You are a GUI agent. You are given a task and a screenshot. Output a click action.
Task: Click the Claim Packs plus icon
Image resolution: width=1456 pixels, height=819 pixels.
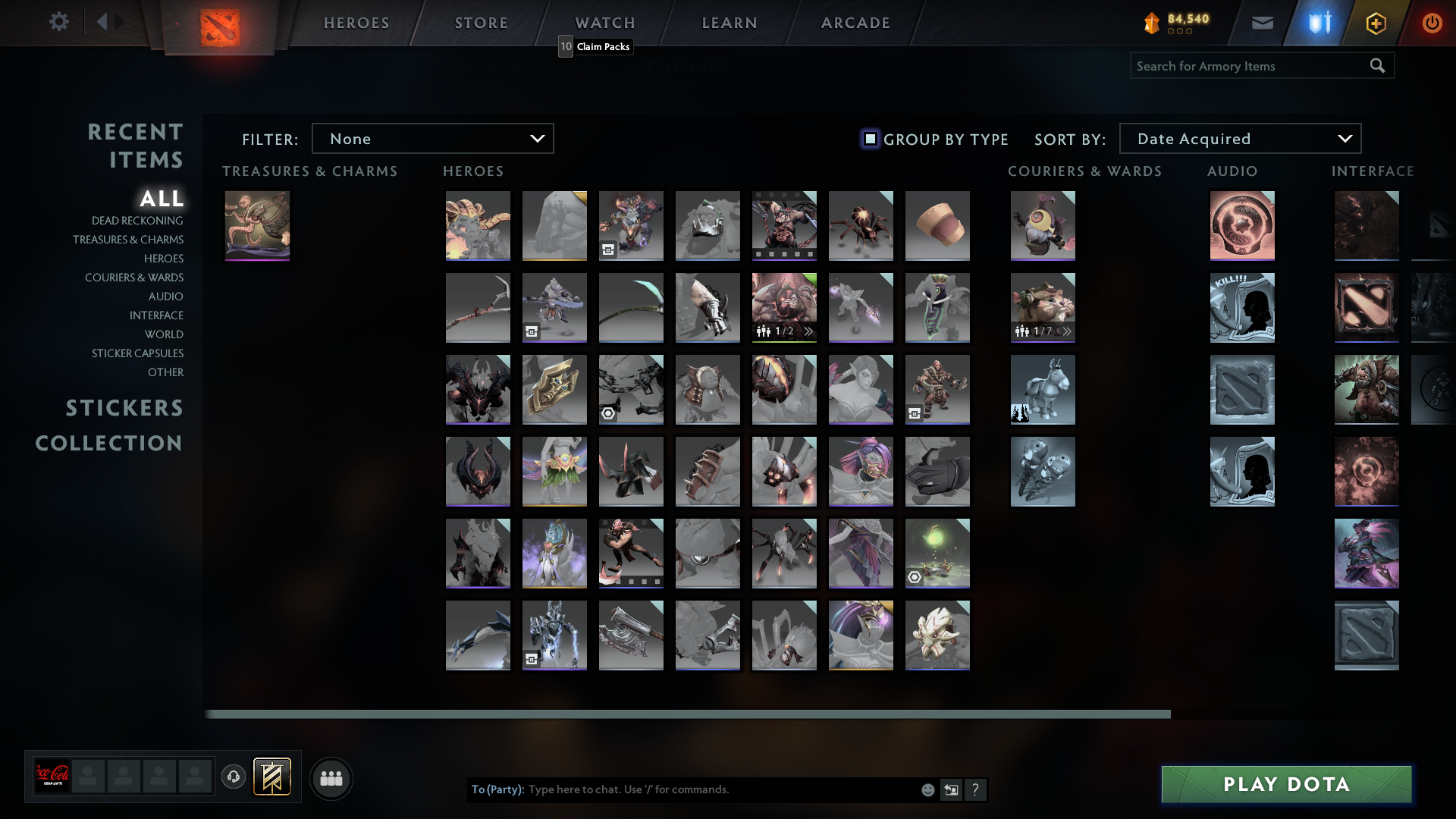pos(1376,22)
